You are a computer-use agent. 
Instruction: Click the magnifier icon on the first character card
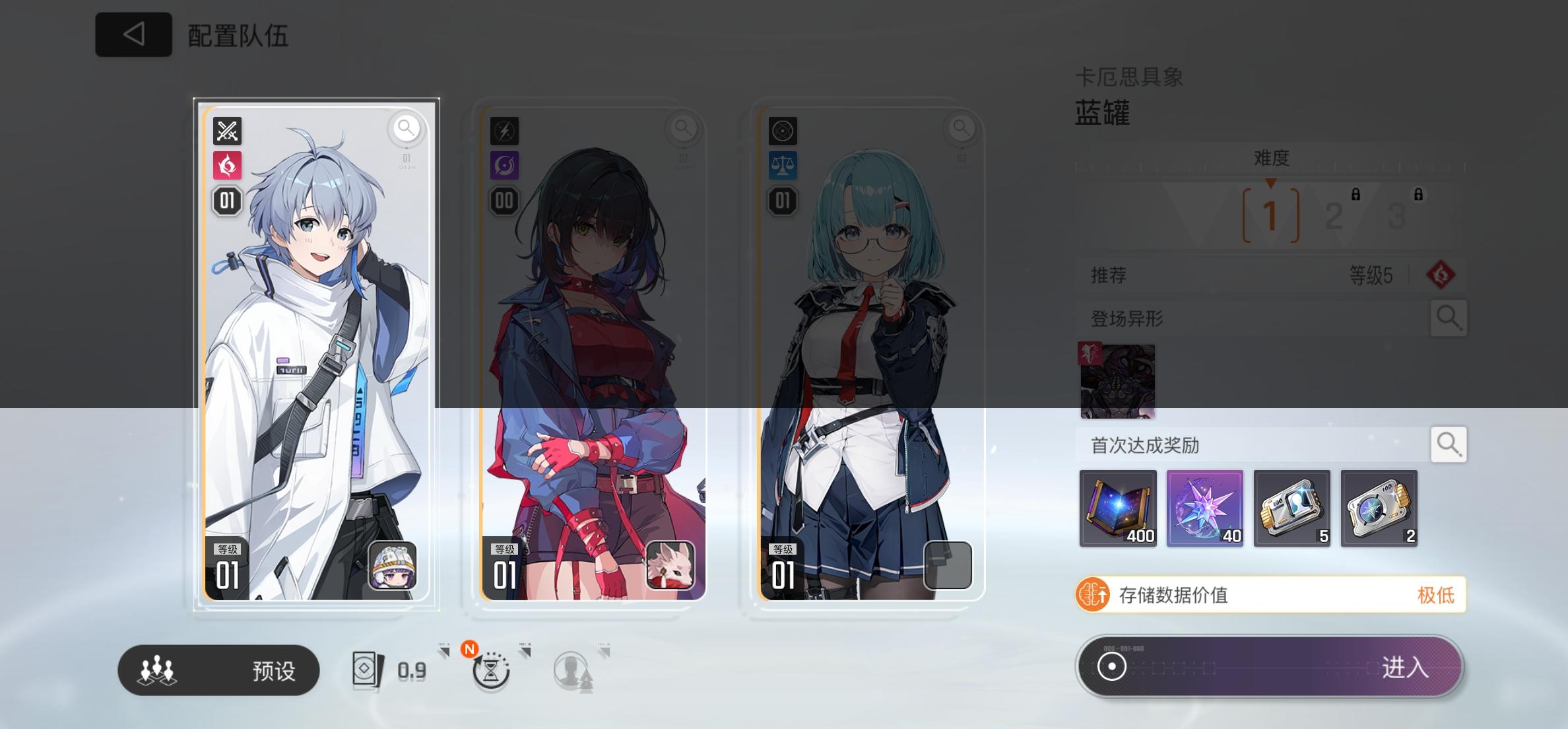(407, 129)
